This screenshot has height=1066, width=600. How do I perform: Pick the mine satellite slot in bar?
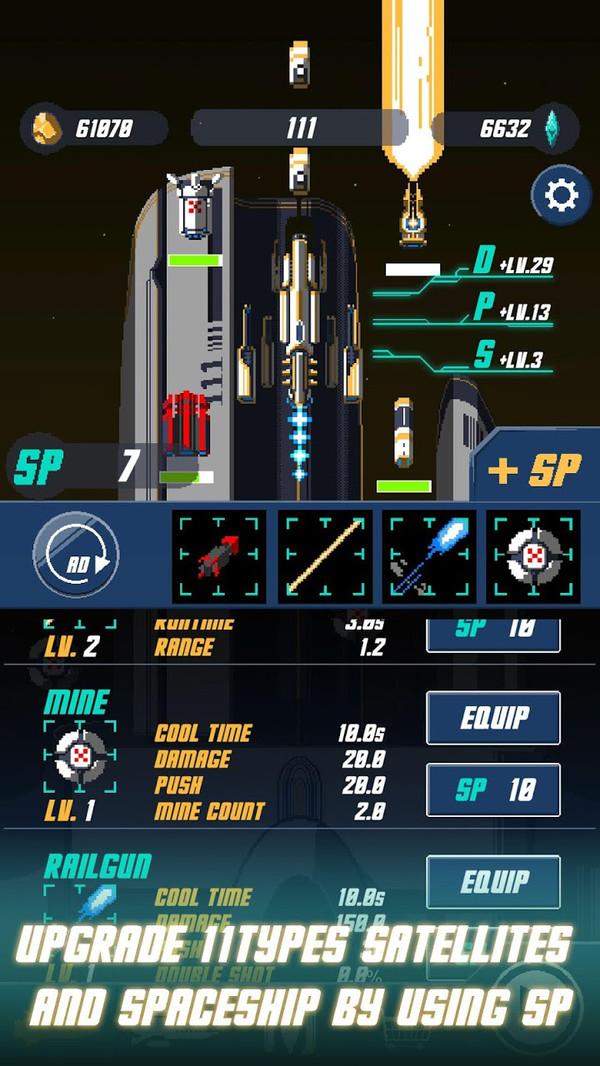(x=534, y=556)
